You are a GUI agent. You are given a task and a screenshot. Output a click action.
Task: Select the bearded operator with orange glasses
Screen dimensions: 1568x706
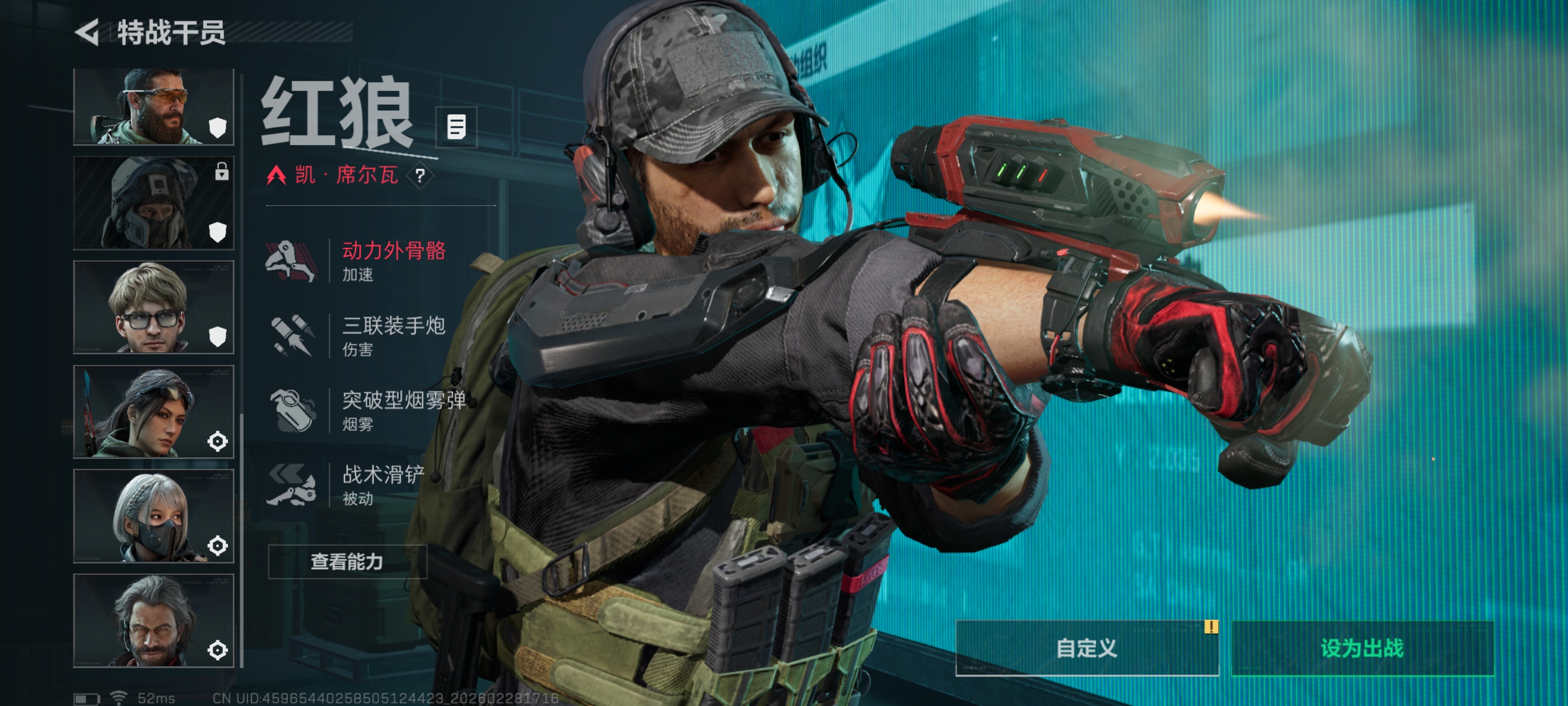153,107
